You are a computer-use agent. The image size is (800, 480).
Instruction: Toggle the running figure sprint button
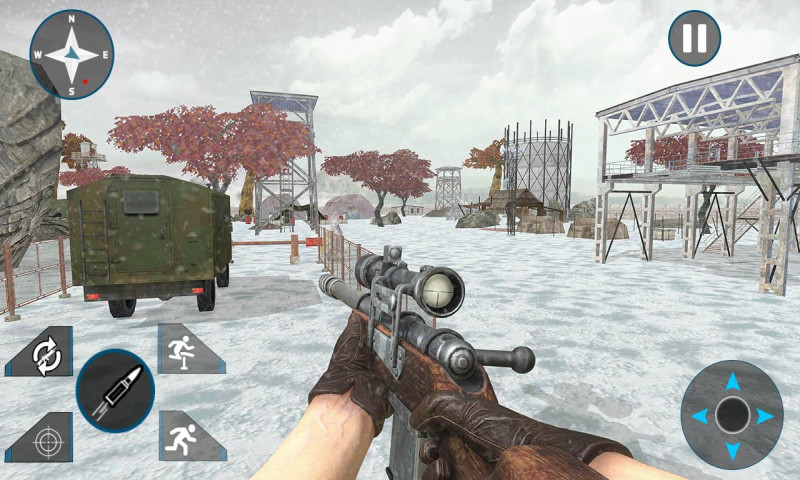tap(185, 436)
